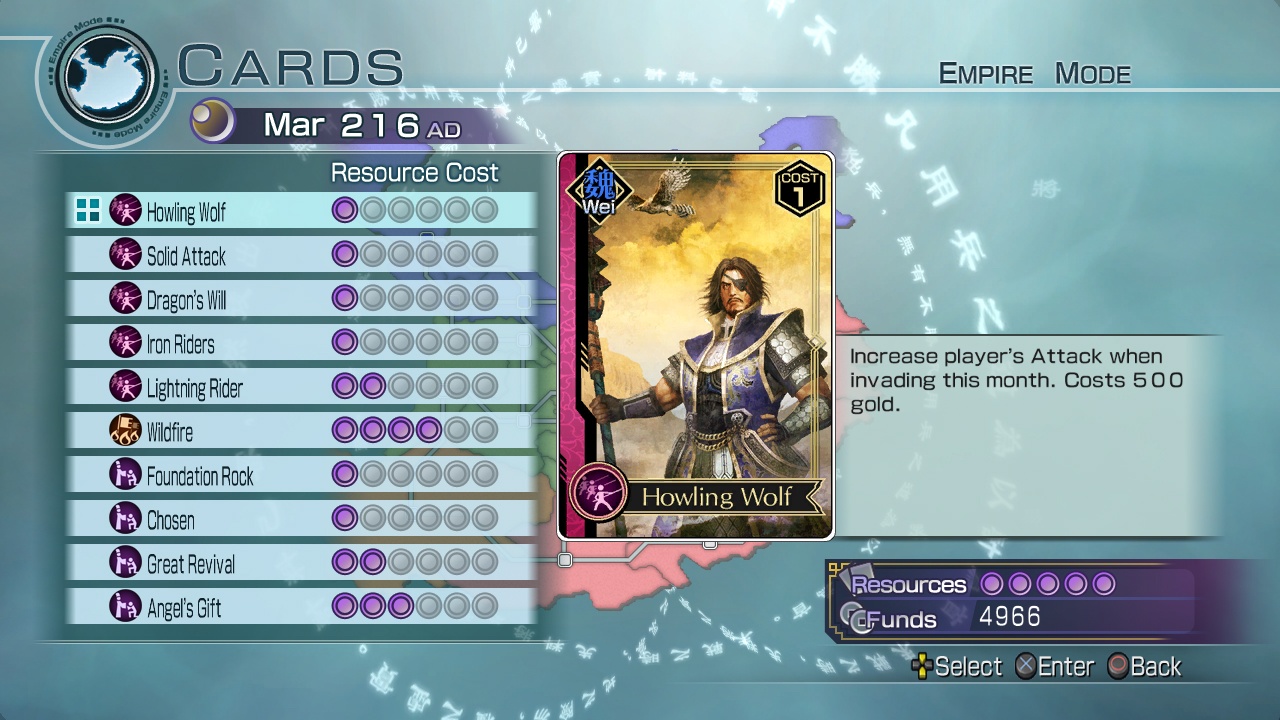The image size is (1280, 720).
Task: Click the blue grid selection marker beside Howling Wolf
Action: (x=88, y=211)
